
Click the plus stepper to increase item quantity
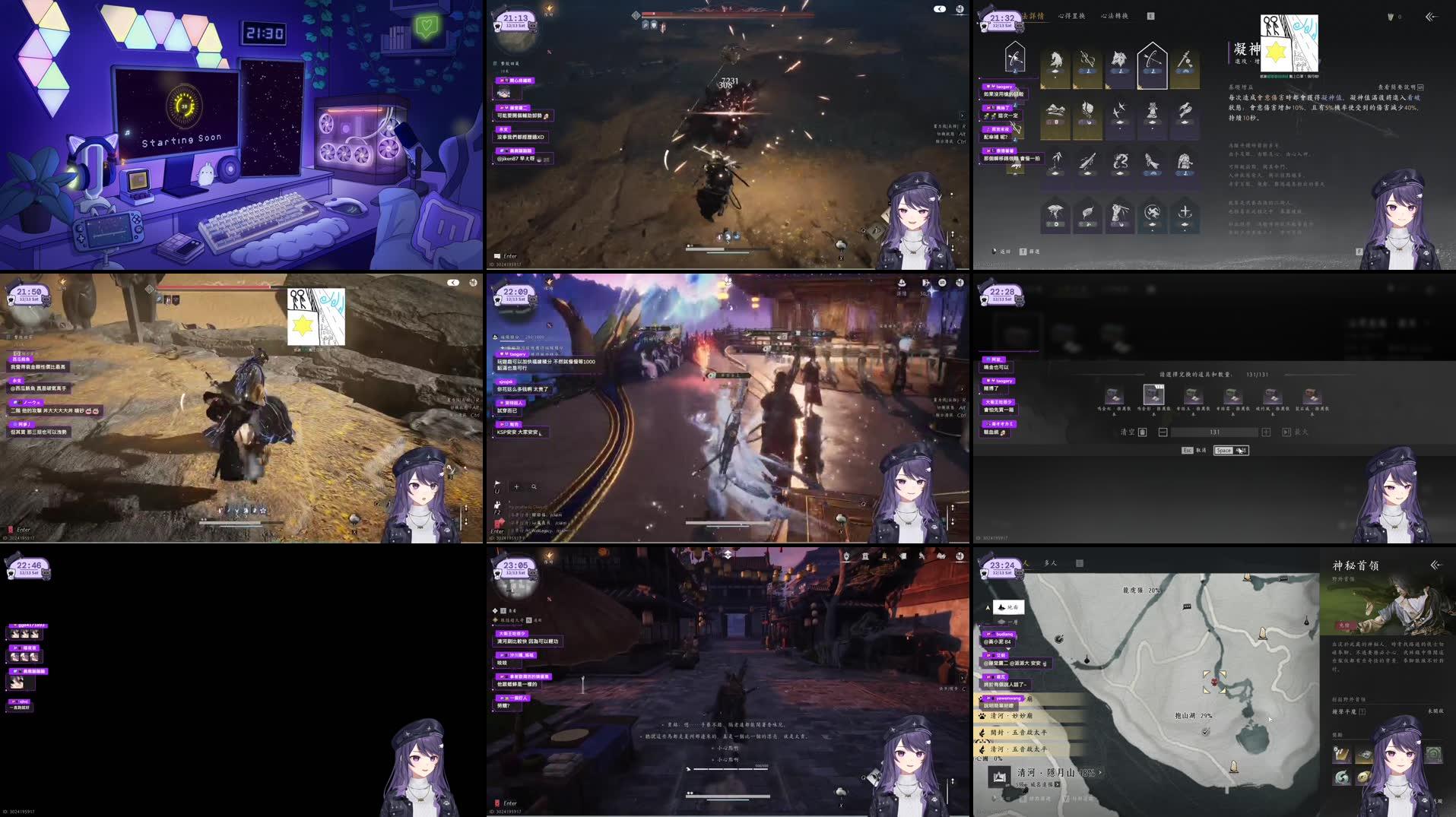pos(1266,432)
